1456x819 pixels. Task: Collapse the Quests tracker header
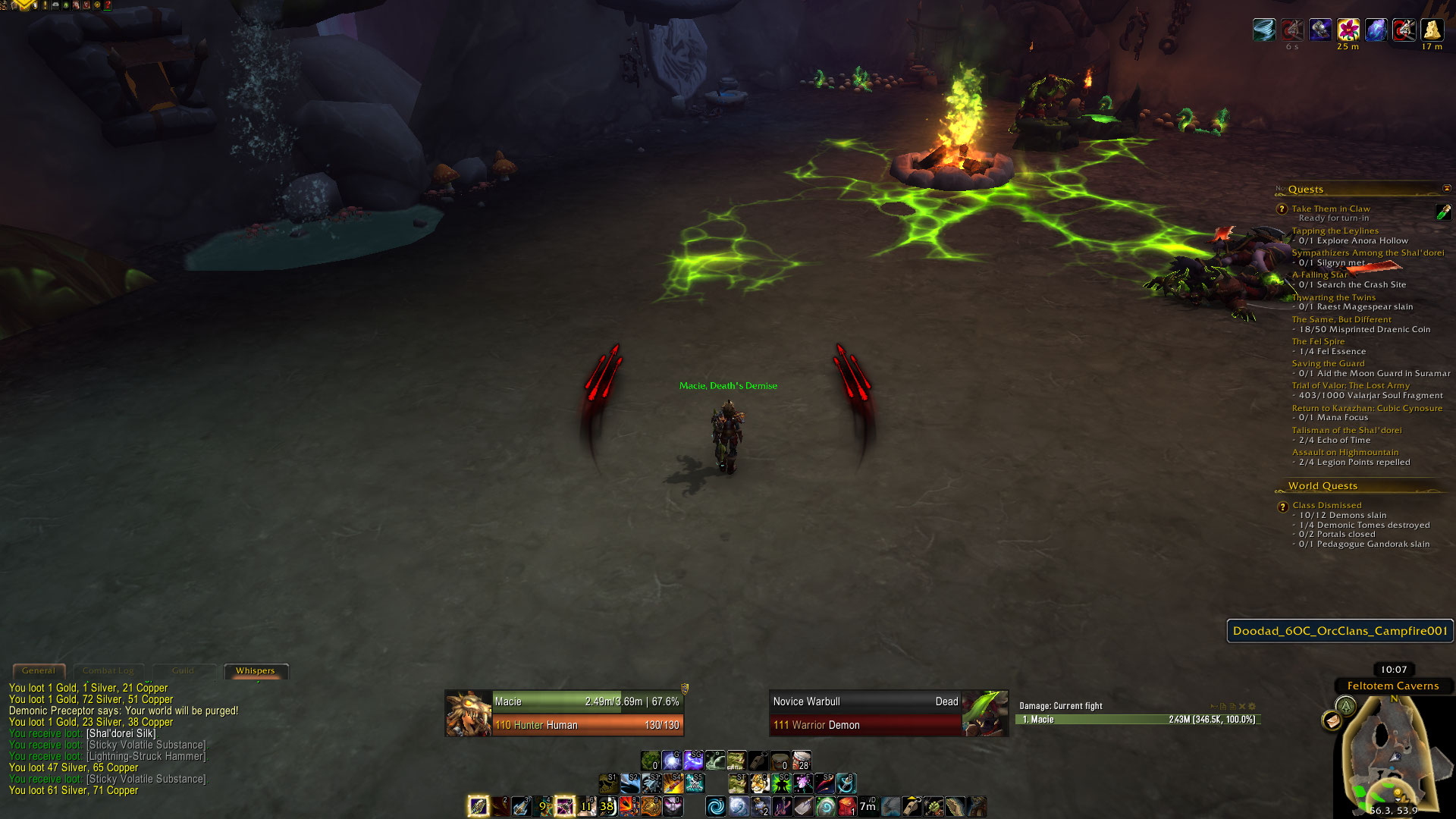click(1446, 188)
